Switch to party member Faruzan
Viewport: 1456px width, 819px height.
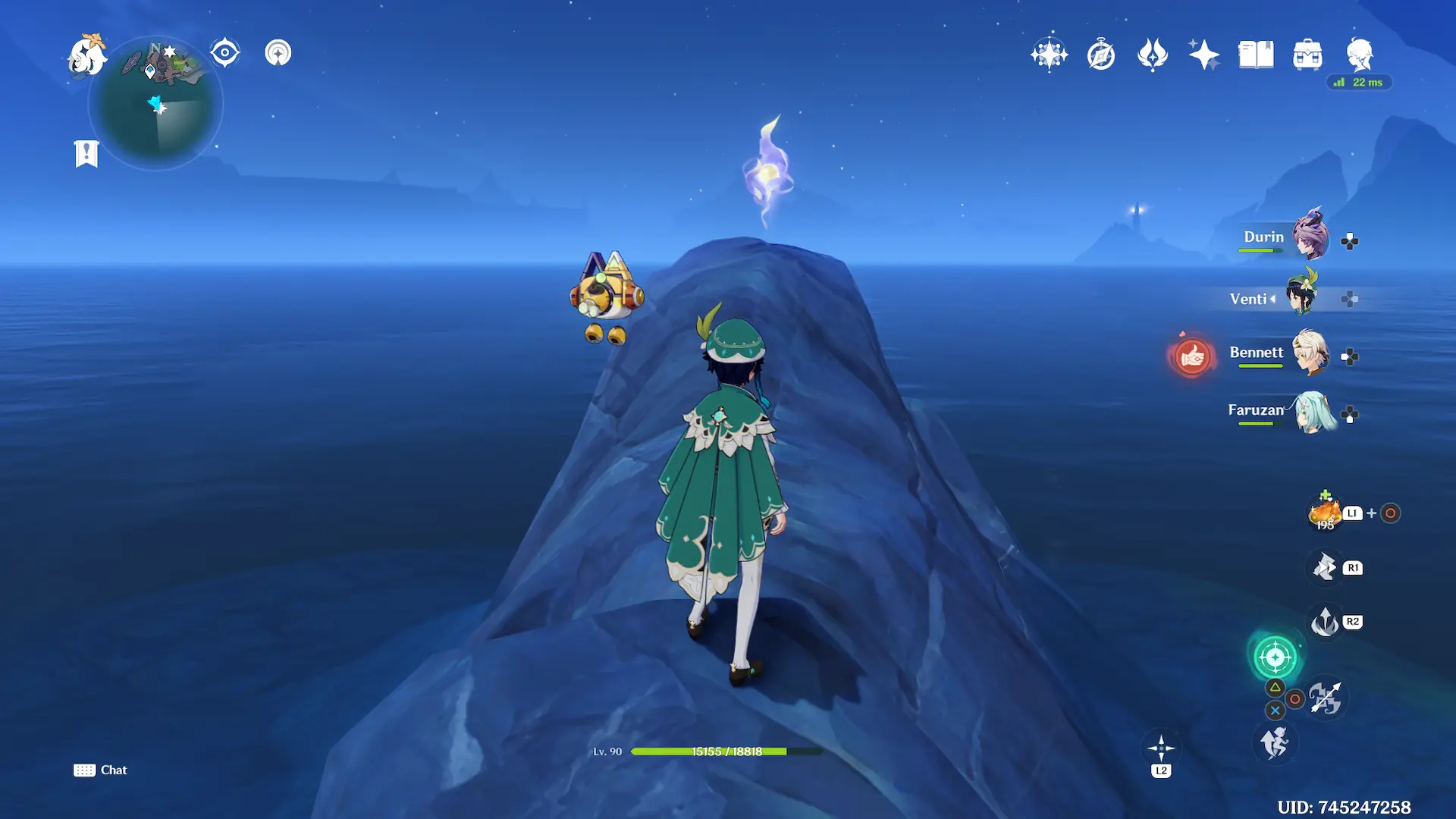1313,412
